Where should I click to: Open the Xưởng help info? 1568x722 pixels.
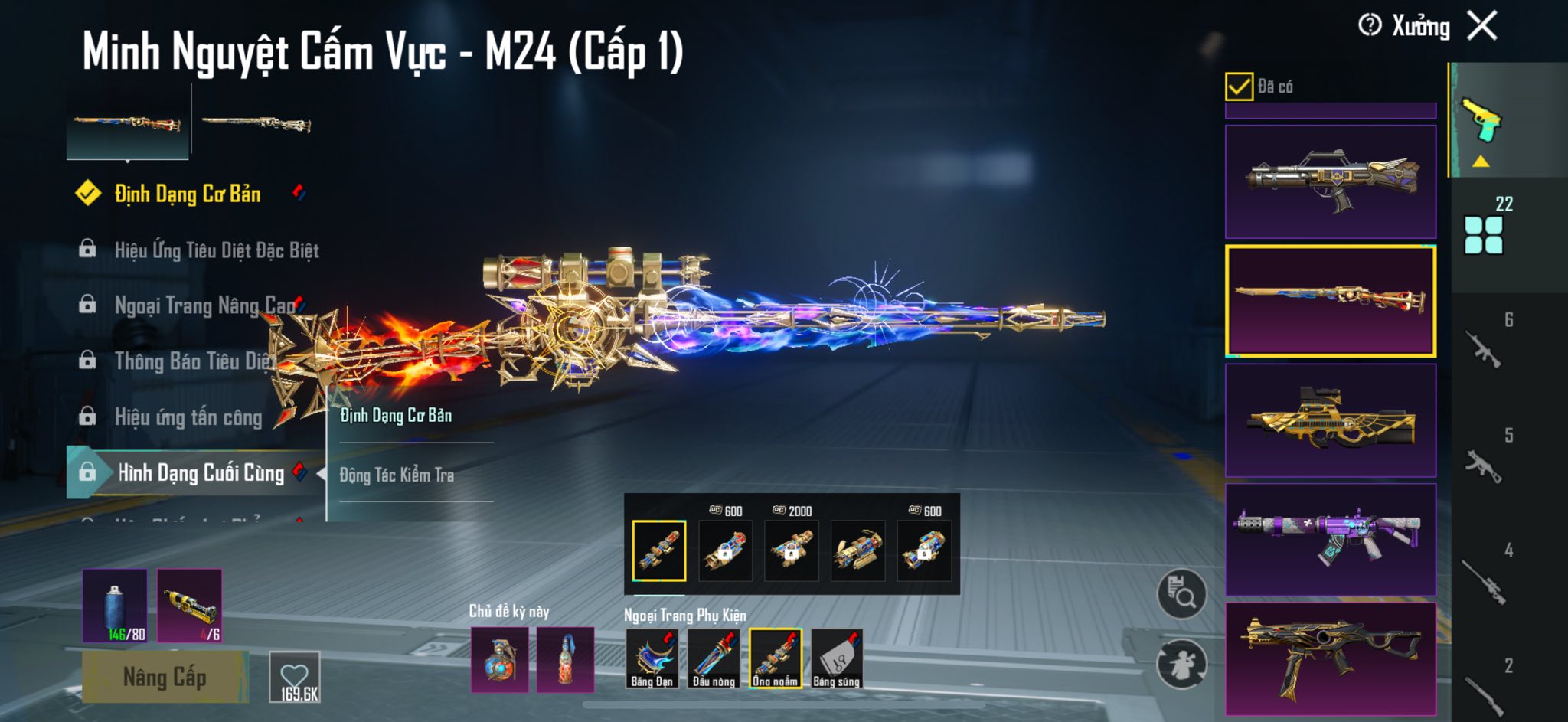1370,26
